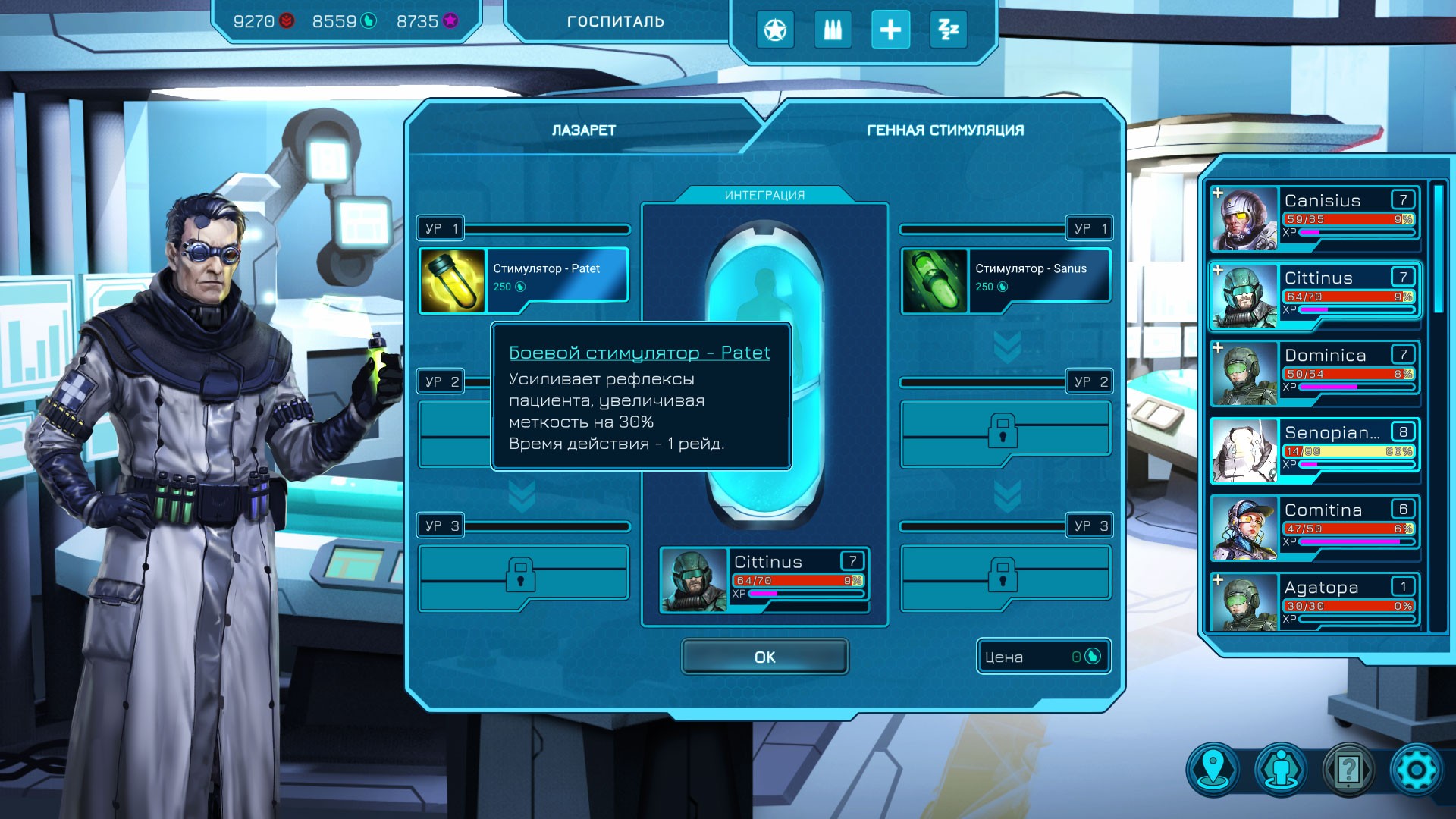
Task: Confirm with the OK button
Action: (764, 657)
